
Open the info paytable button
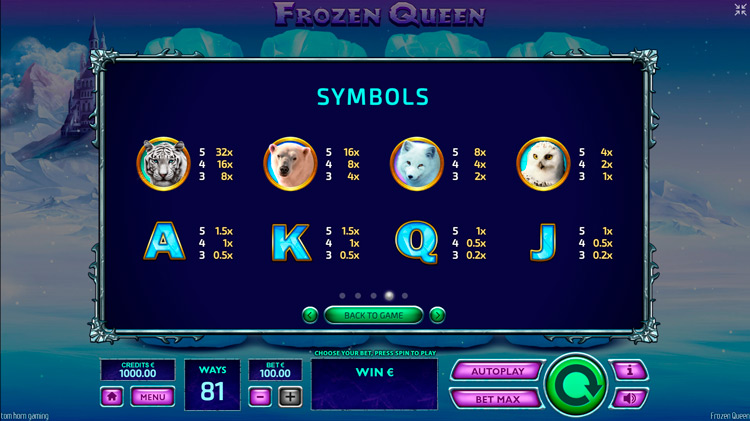click(630, 371)
